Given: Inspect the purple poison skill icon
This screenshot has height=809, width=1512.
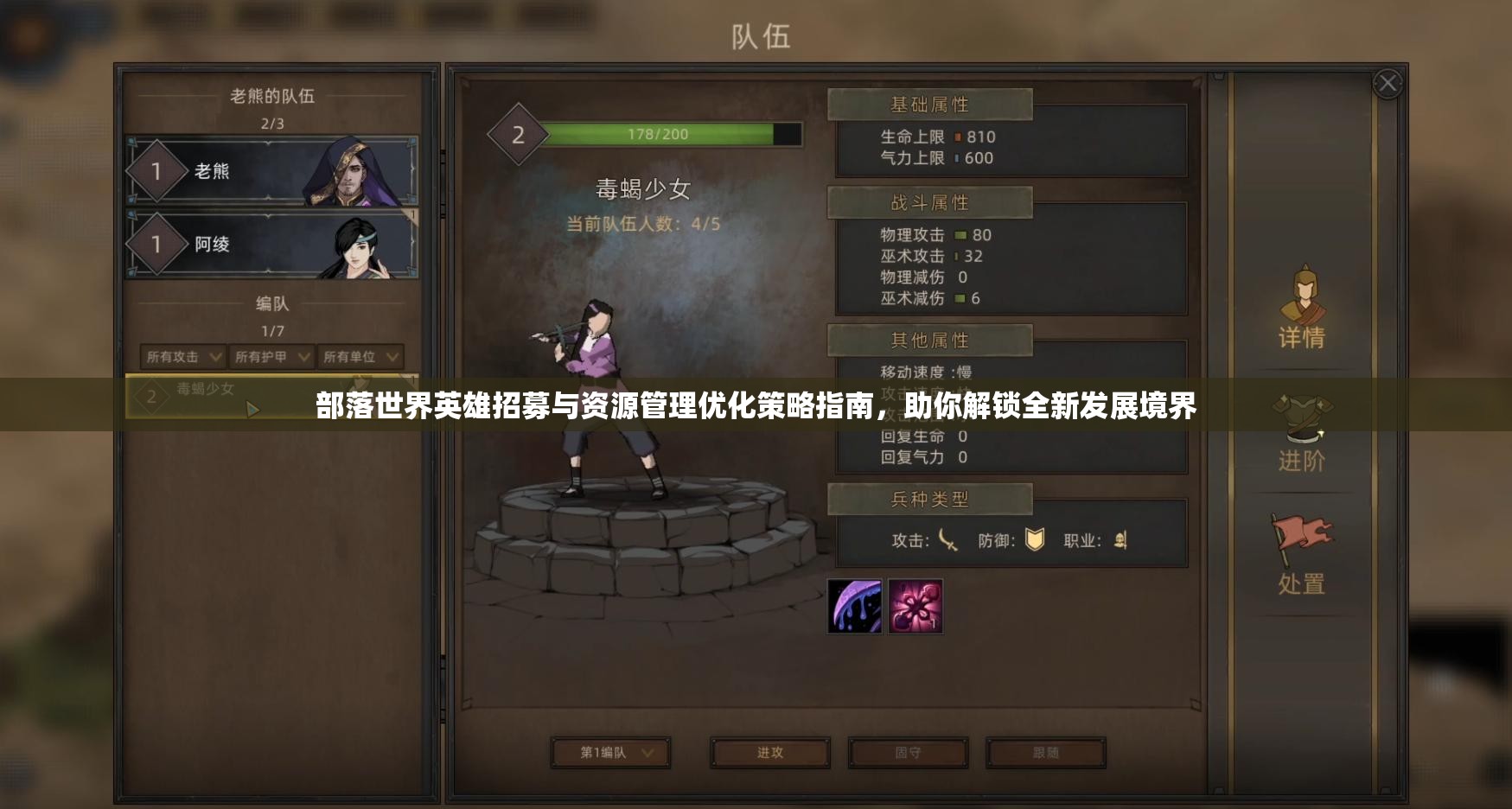Looking at the screenshot, I should coord(853,605).
